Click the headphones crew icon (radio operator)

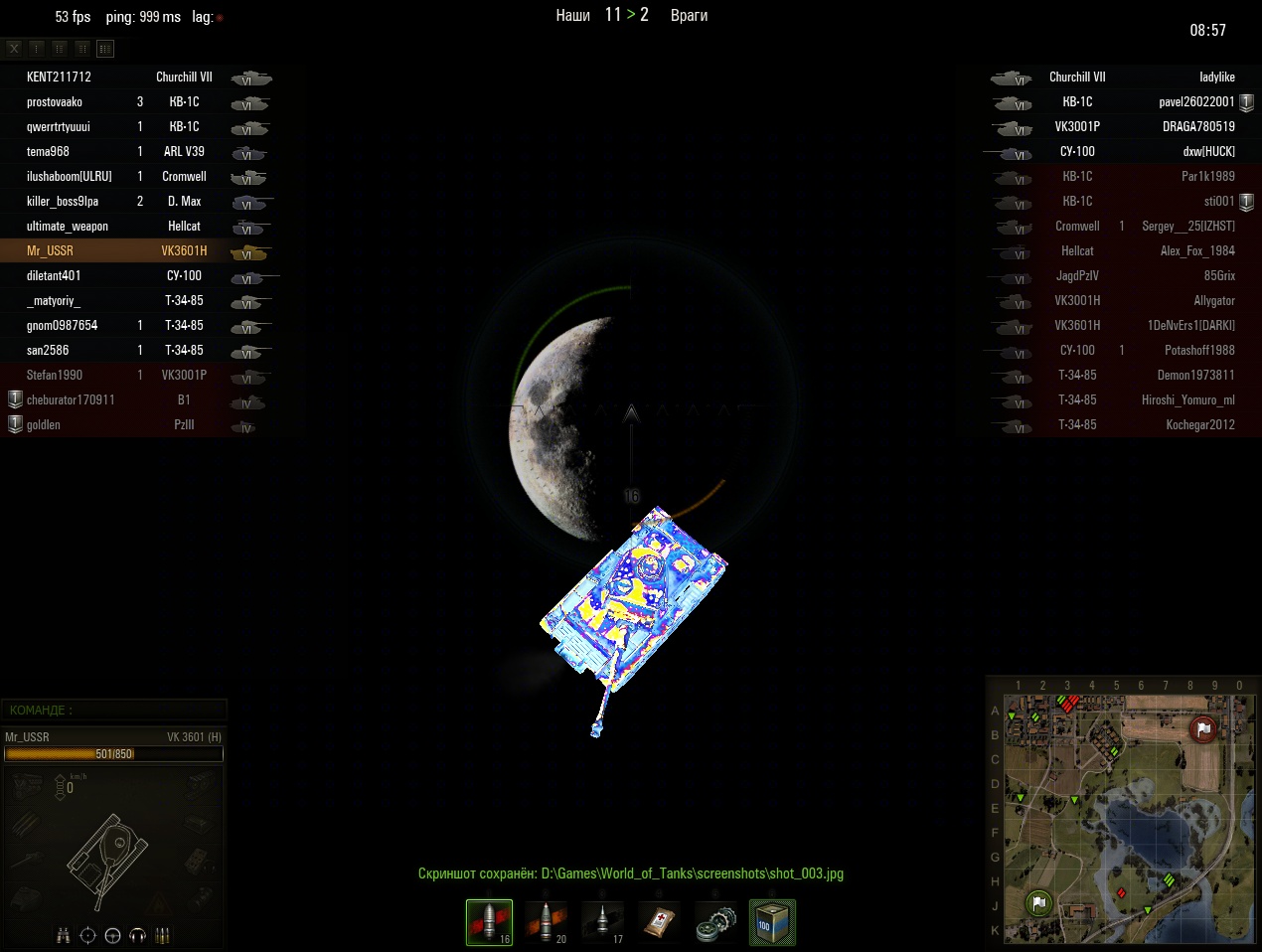click(138, 935)
